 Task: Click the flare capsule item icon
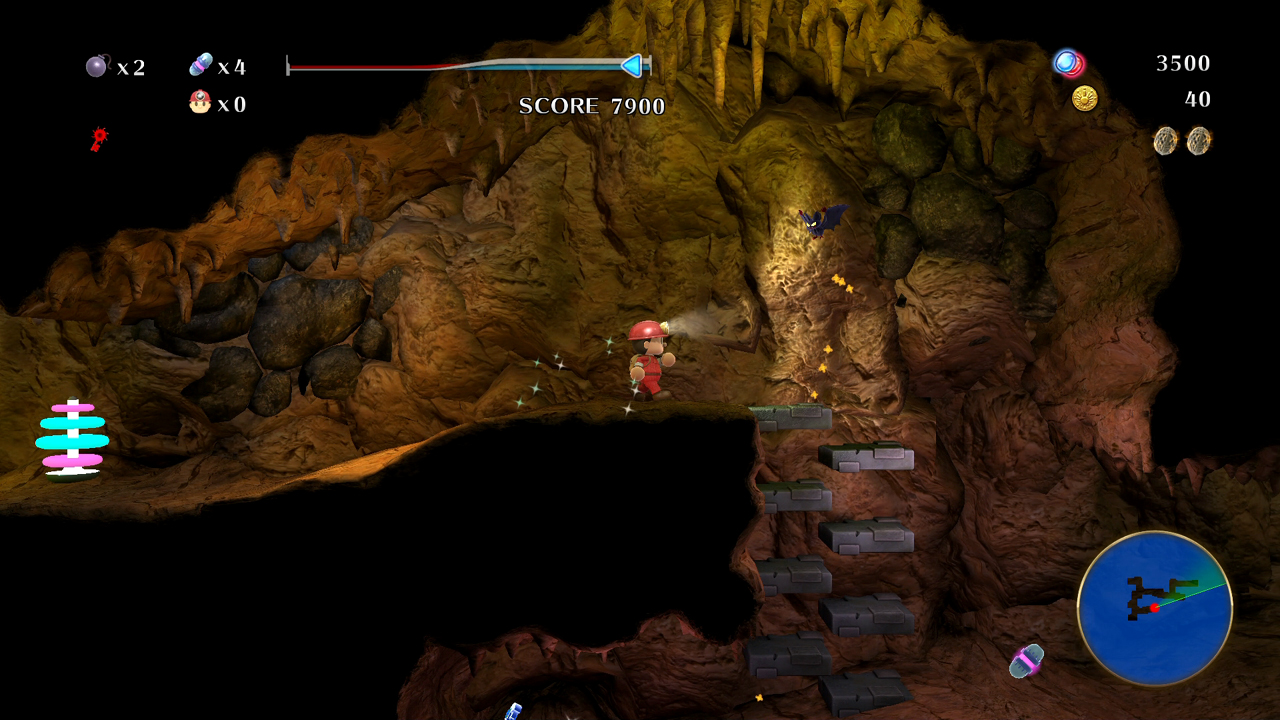coord(201,65)
